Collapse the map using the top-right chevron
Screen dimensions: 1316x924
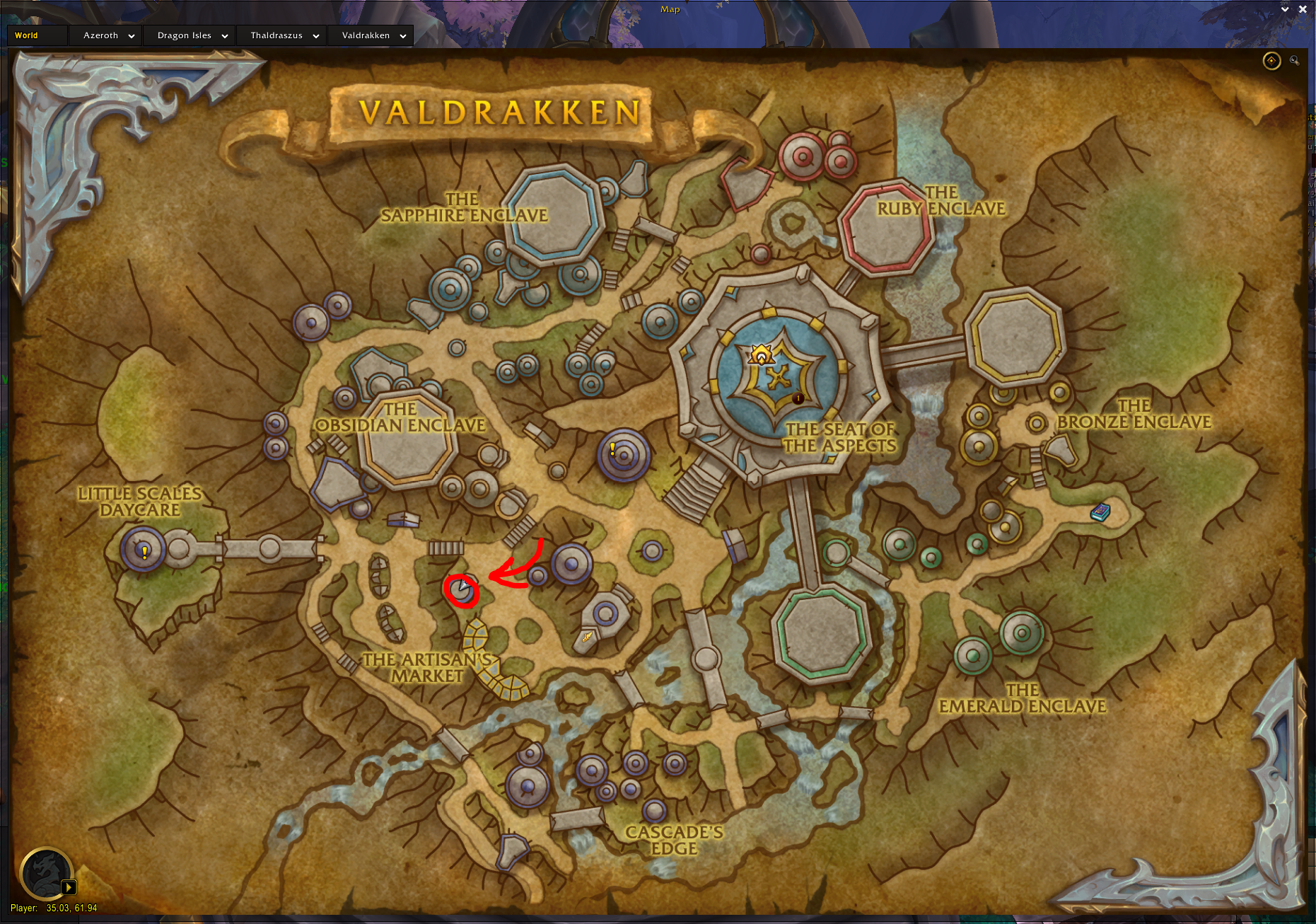(x=1285, y=9)
